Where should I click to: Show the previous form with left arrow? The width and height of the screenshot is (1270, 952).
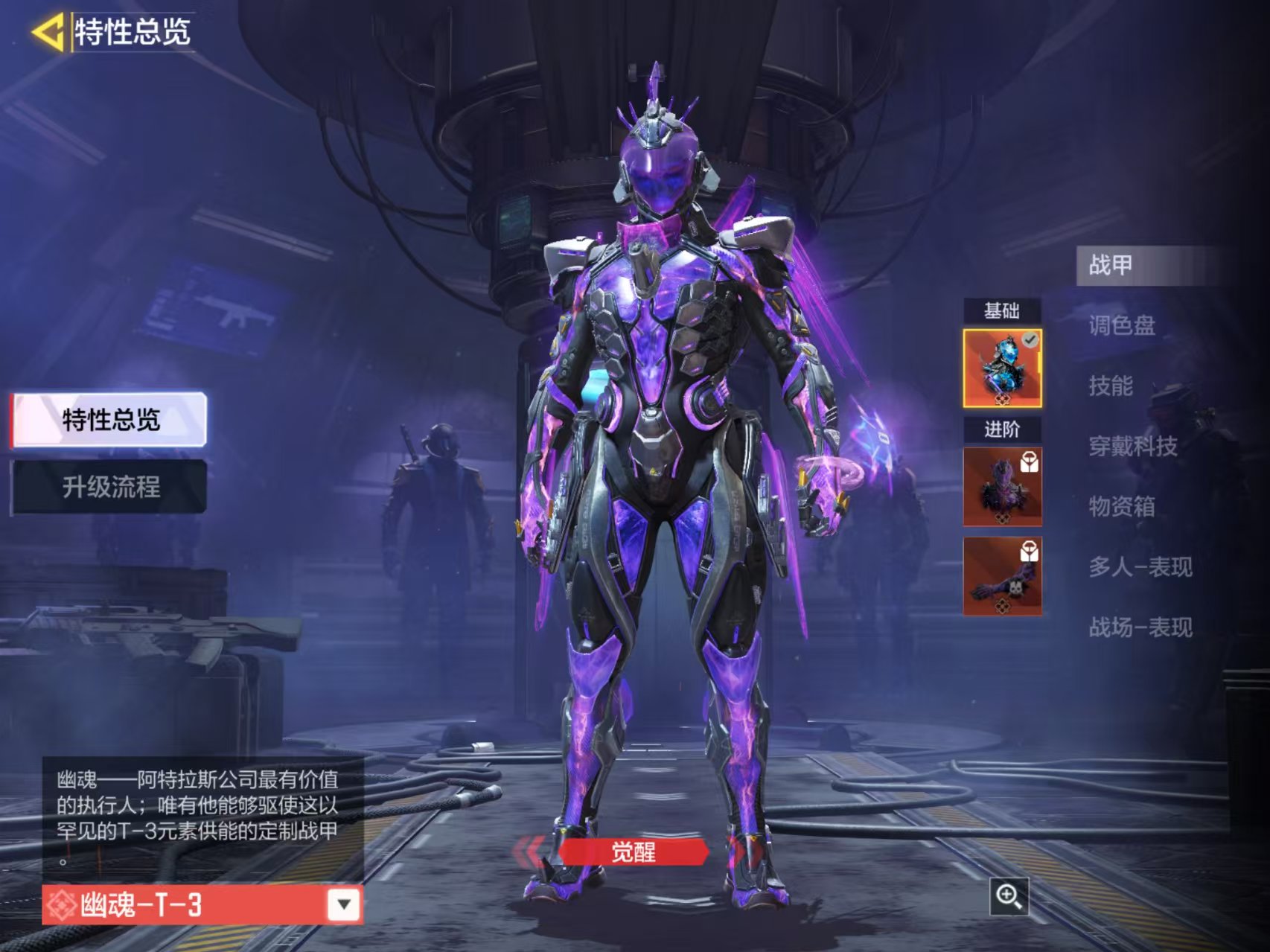530,852
